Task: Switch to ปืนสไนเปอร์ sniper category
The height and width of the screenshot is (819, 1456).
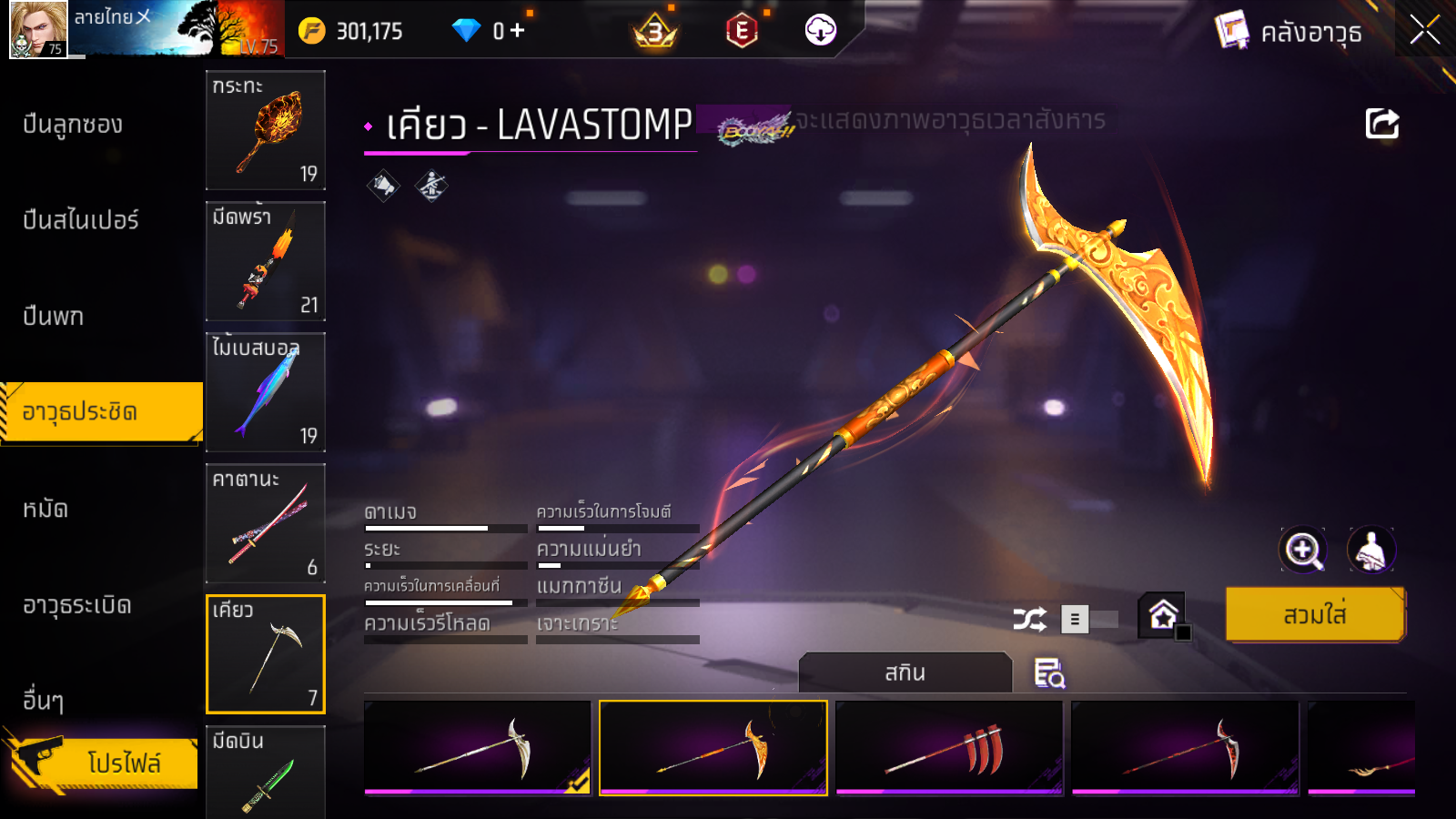Action: tap(81, 220)
